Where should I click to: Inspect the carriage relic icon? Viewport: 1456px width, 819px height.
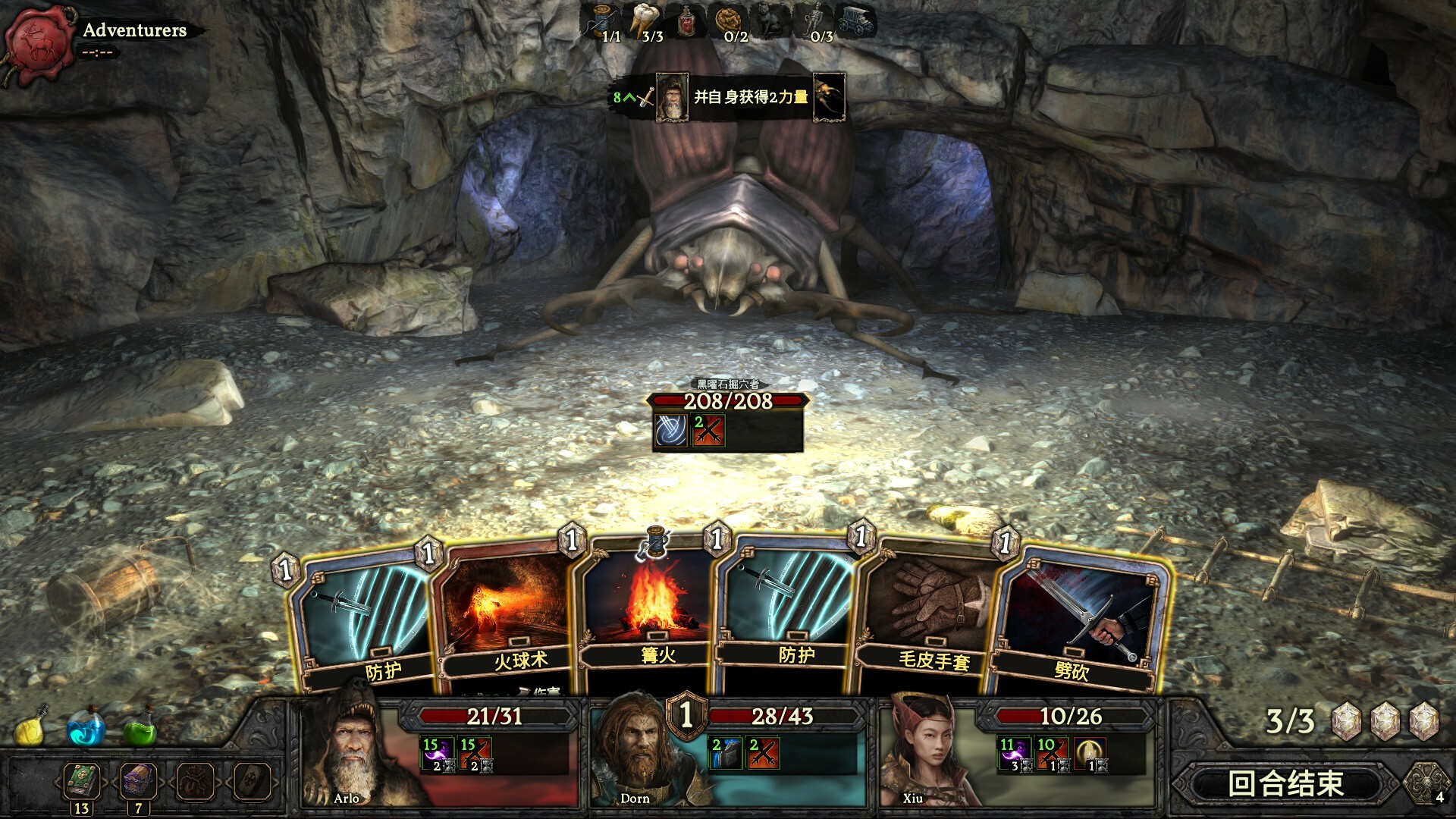tap(857, 21)
